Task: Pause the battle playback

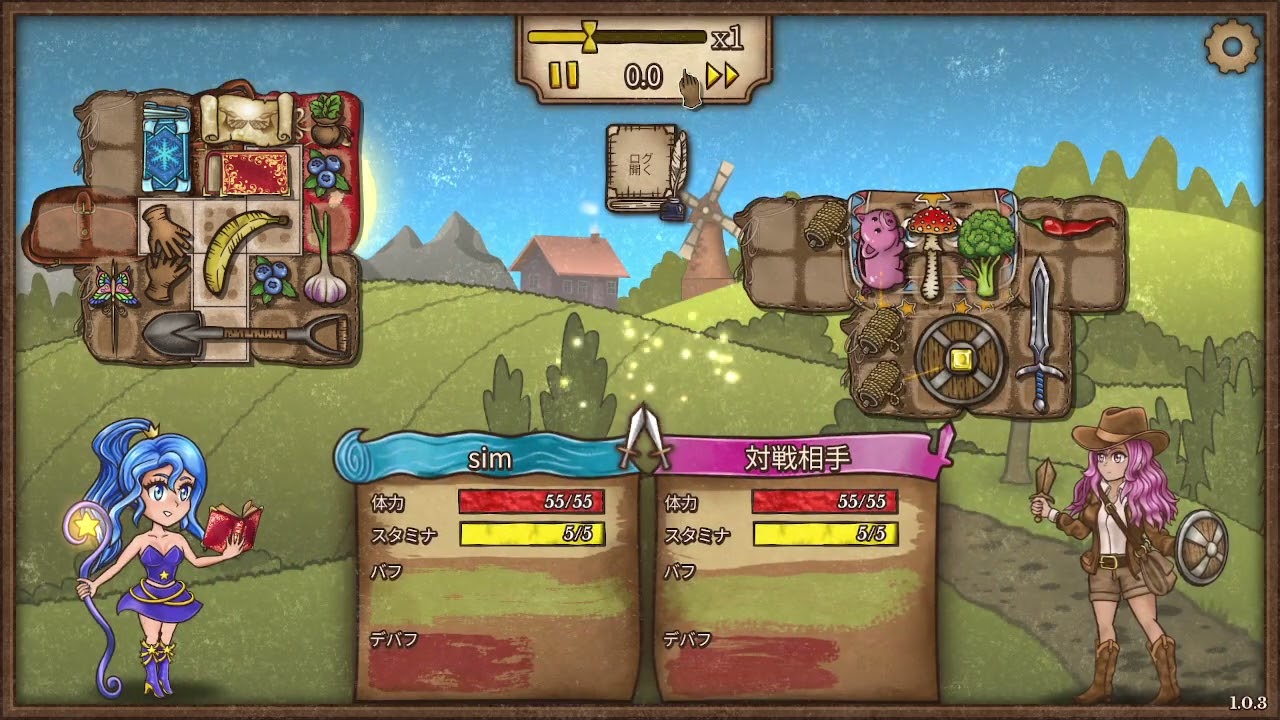Action: [x=564, y=76]
